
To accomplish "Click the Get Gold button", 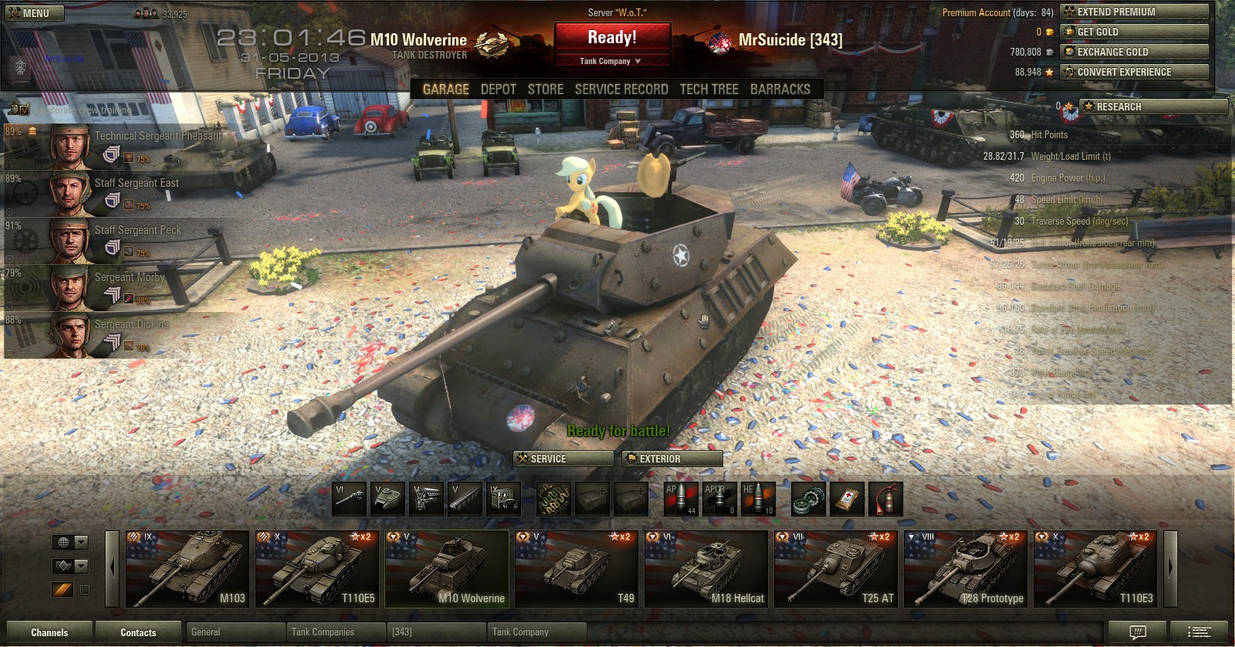I will click(x=1134, y=32).
